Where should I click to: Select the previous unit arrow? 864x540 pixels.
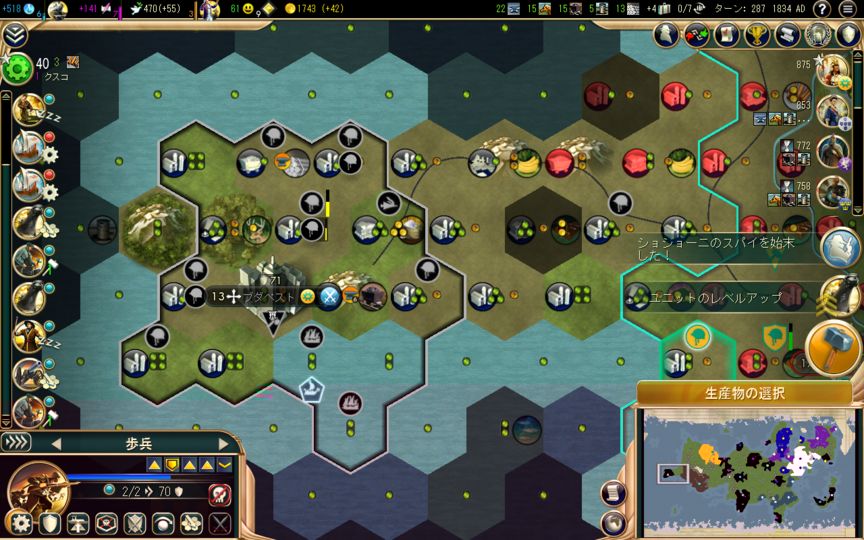(56, 443)
